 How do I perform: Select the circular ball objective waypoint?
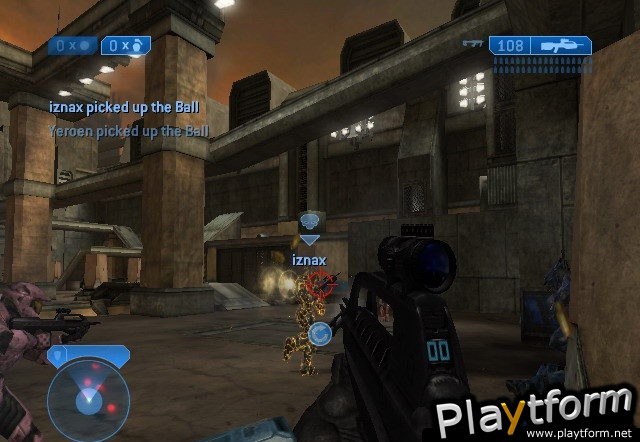coord(320,334)
